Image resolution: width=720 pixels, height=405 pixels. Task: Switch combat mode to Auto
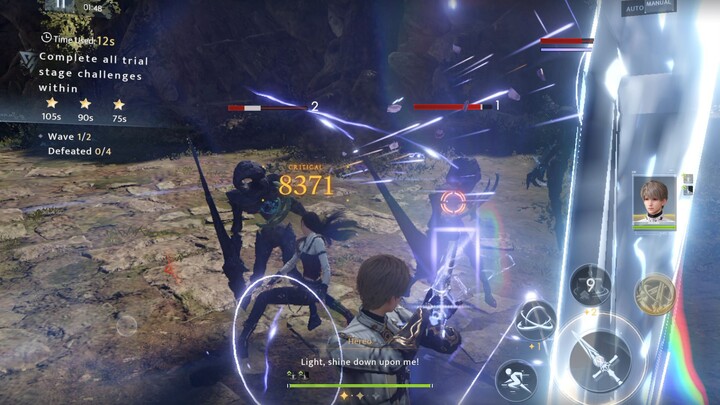coord(632,8)
